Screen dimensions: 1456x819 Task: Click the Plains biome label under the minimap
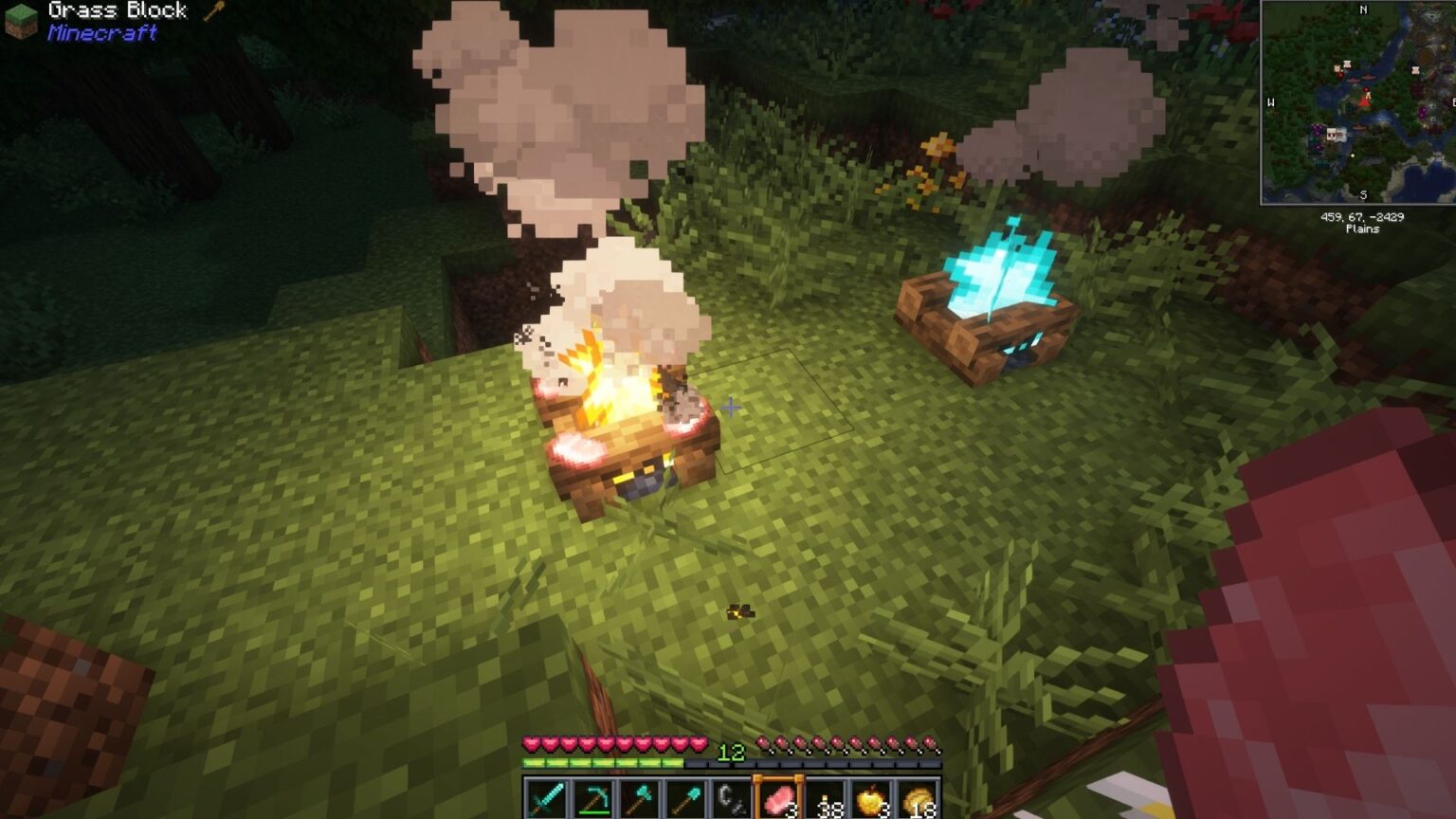pyautogui.click(x=1362, y=229)
